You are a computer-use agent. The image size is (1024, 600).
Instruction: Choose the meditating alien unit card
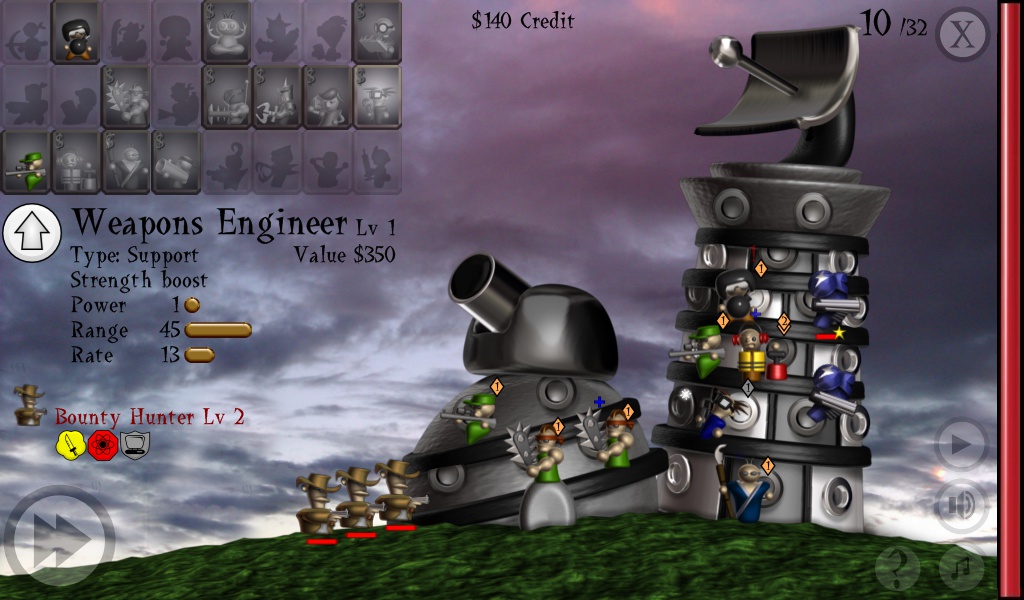[x=226, y=32]
